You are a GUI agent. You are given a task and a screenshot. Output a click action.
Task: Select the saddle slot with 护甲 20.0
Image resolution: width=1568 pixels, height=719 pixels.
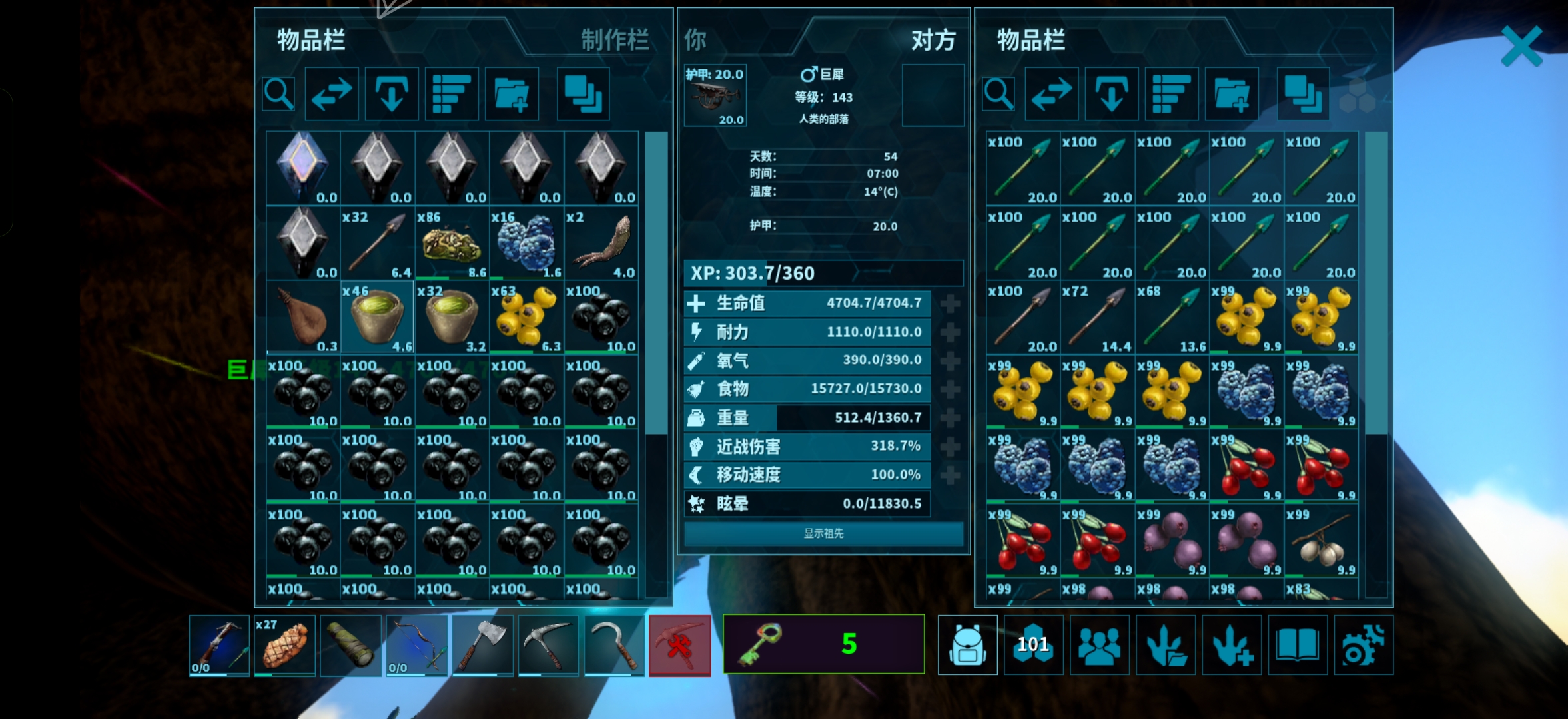pyautogui.click(x=715, y=96)
